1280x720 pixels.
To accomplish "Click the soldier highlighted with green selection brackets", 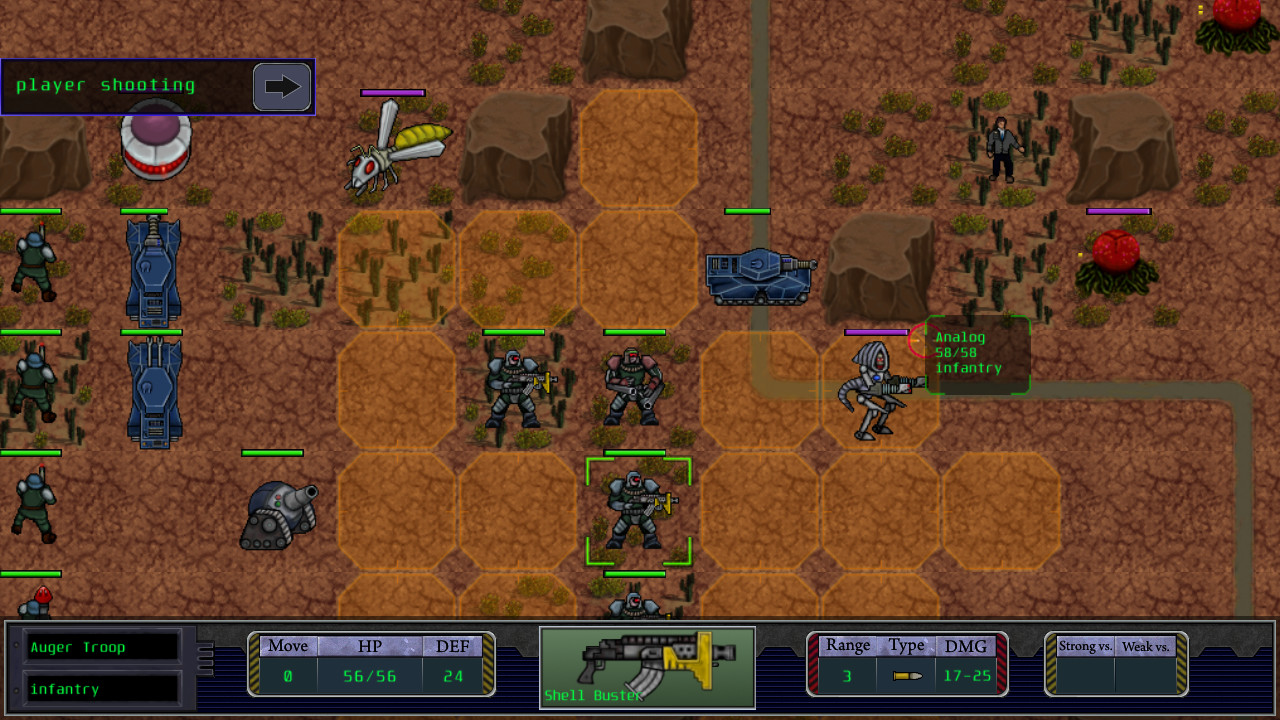I will click(638, 510).
